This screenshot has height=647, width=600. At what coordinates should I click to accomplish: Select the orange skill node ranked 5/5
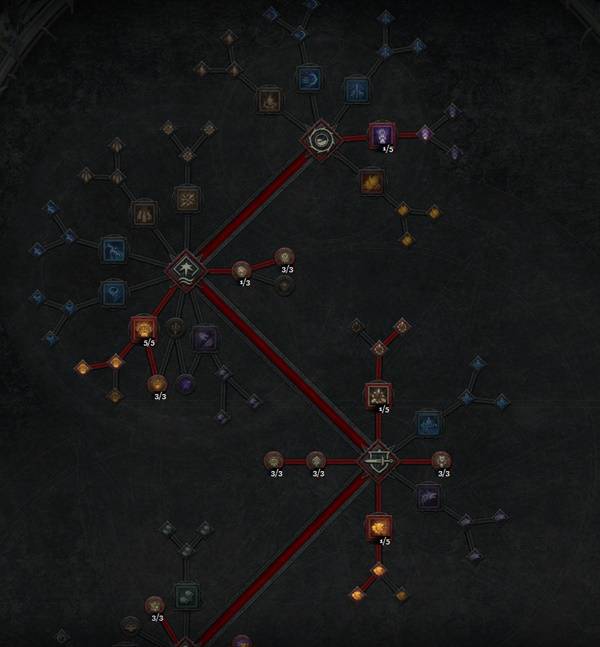point(144,327)
